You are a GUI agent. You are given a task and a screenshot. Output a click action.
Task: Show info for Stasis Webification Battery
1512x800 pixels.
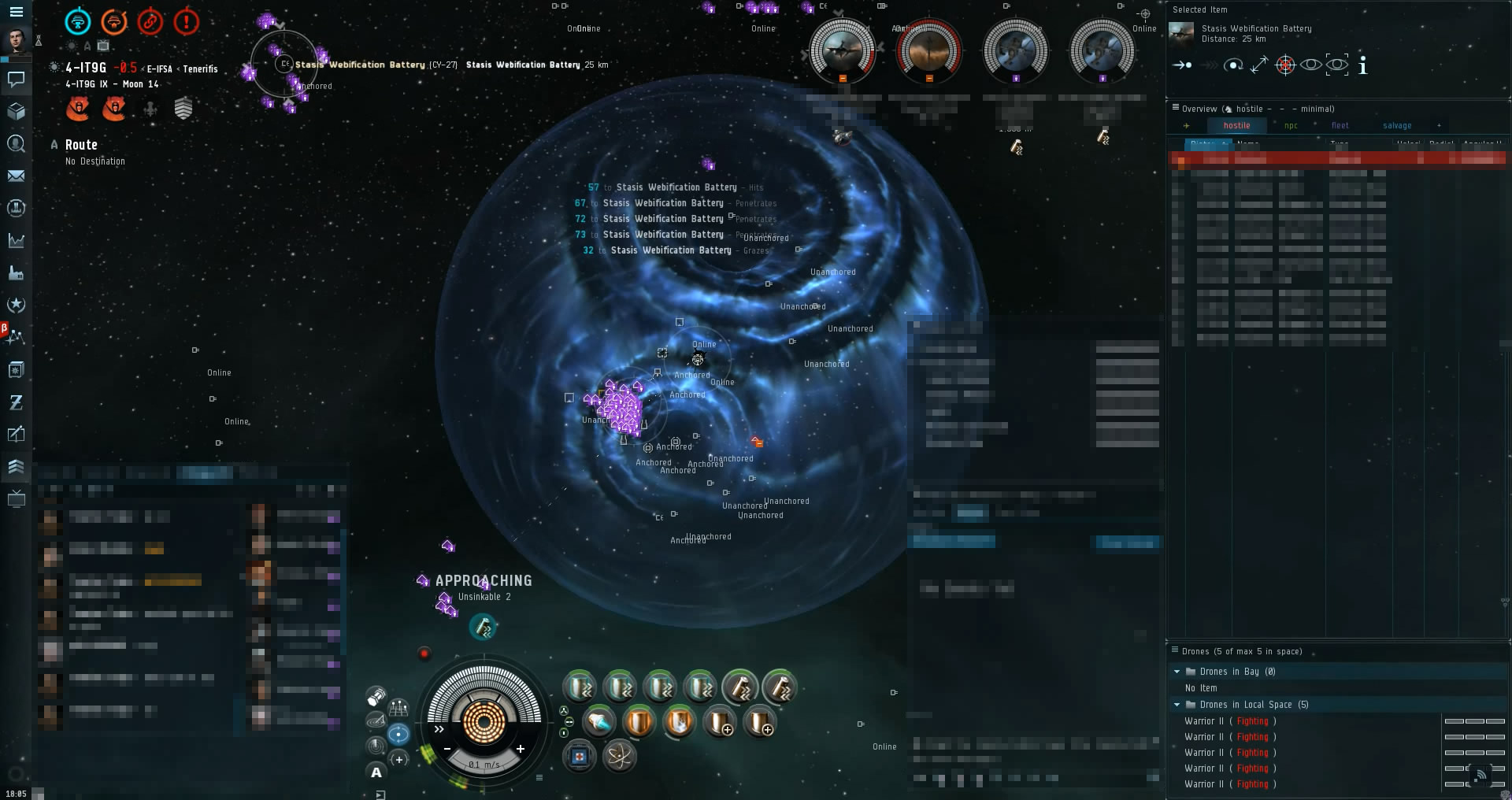pos(1363,65)
